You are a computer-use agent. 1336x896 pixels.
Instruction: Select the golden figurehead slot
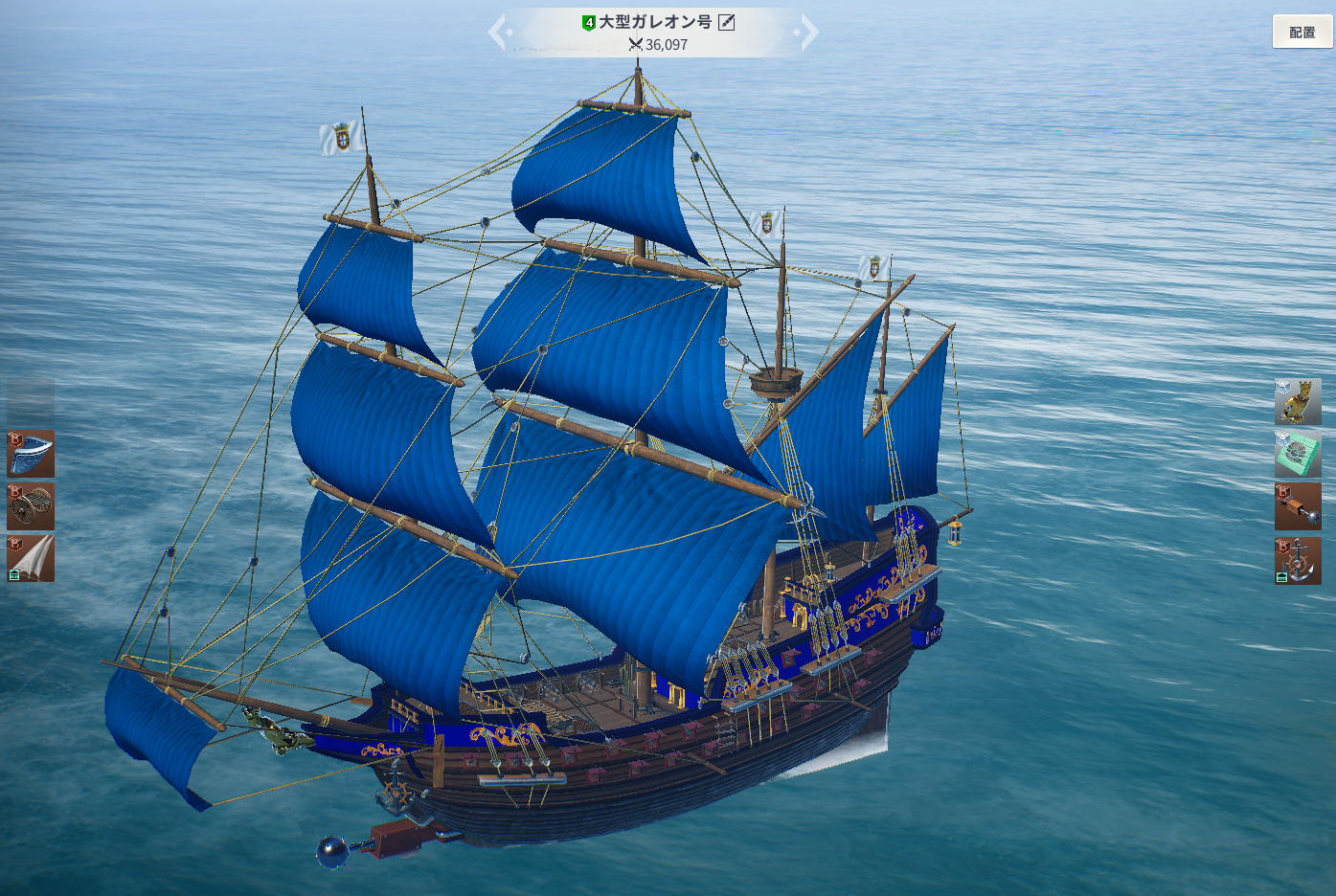click(x=1298, y=402)
